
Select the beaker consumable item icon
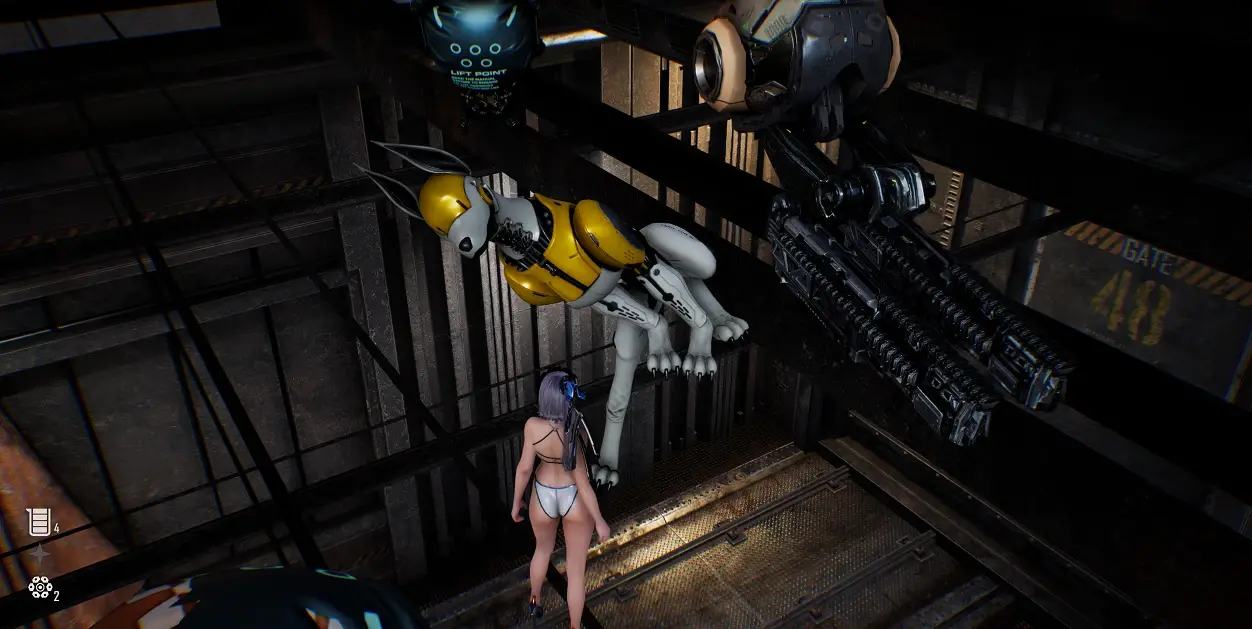[x=37, y=521]
